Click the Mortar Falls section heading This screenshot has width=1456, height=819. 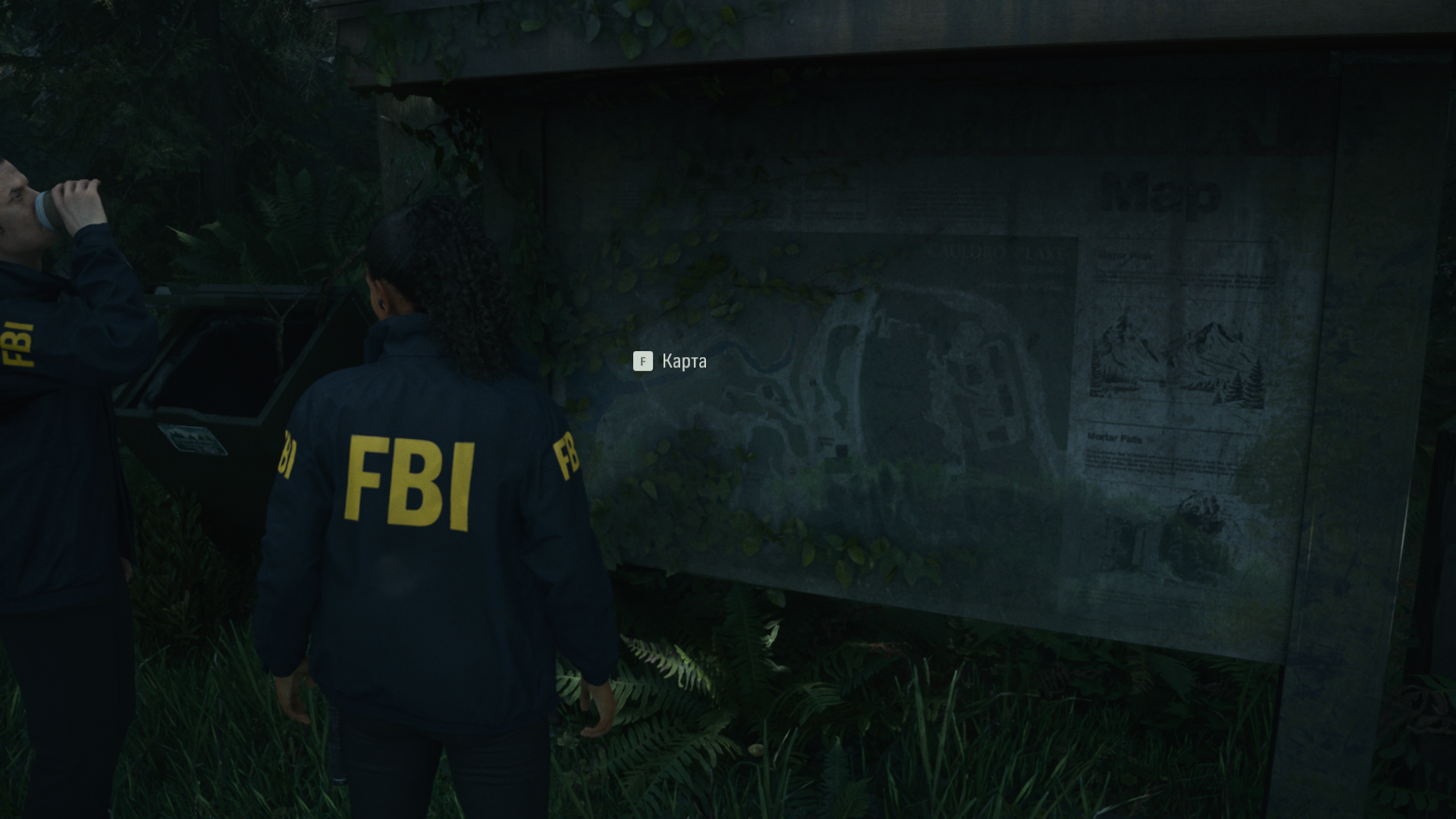click(x=1115, y=439)
